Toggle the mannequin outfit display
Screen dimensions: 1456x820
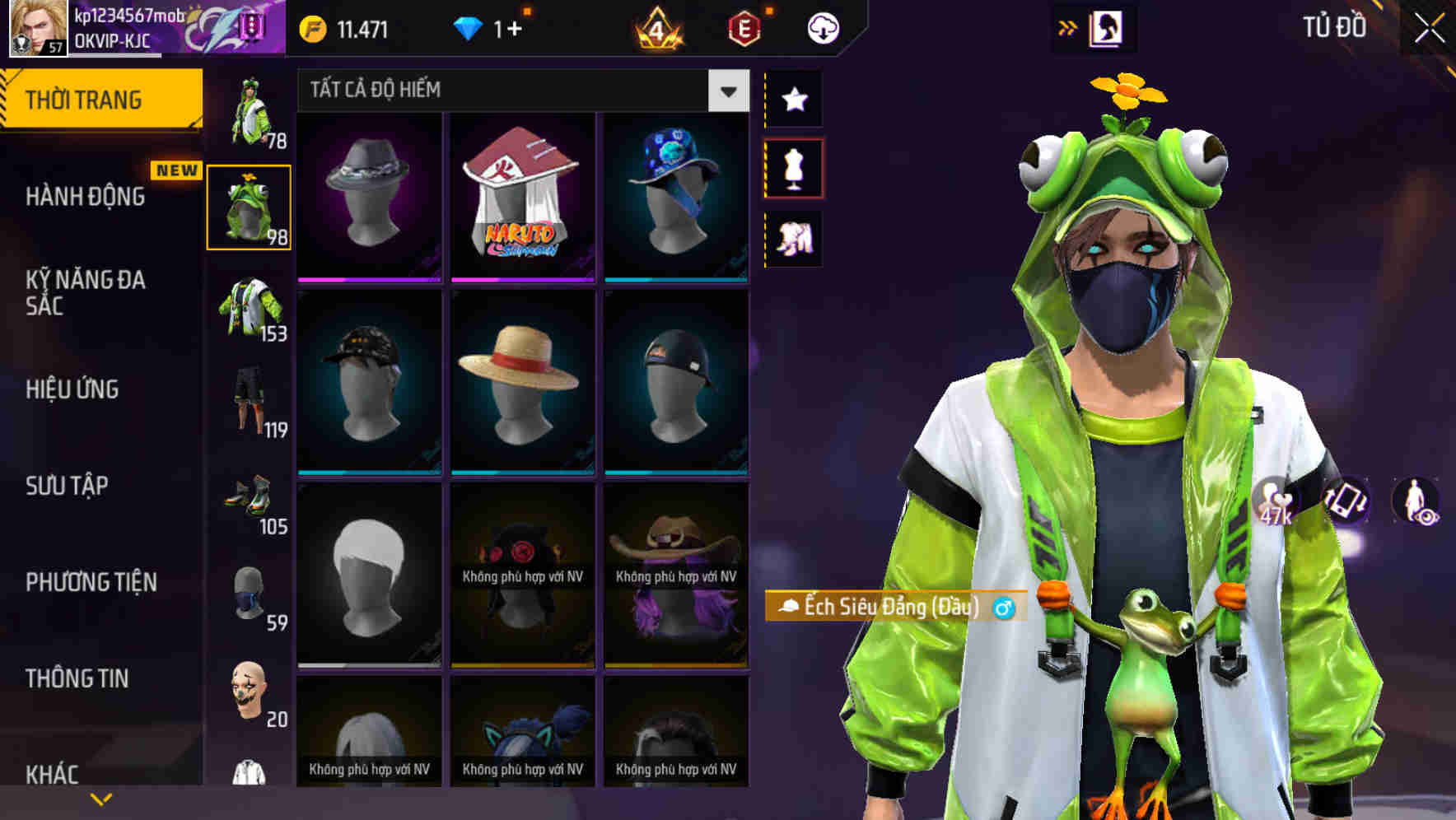pyautogui.click(x=795, y=167)
